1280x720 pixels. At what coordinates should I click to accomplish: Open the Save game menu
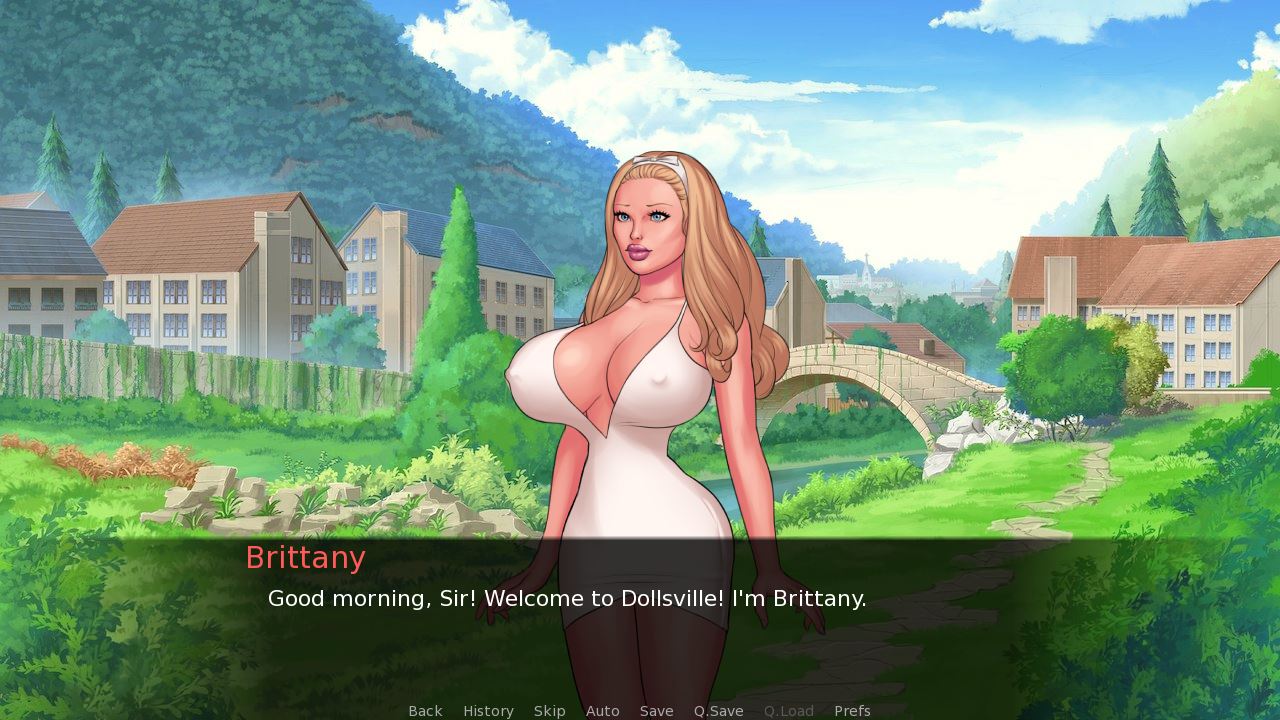pyautogui.click(x=656, y=711)
